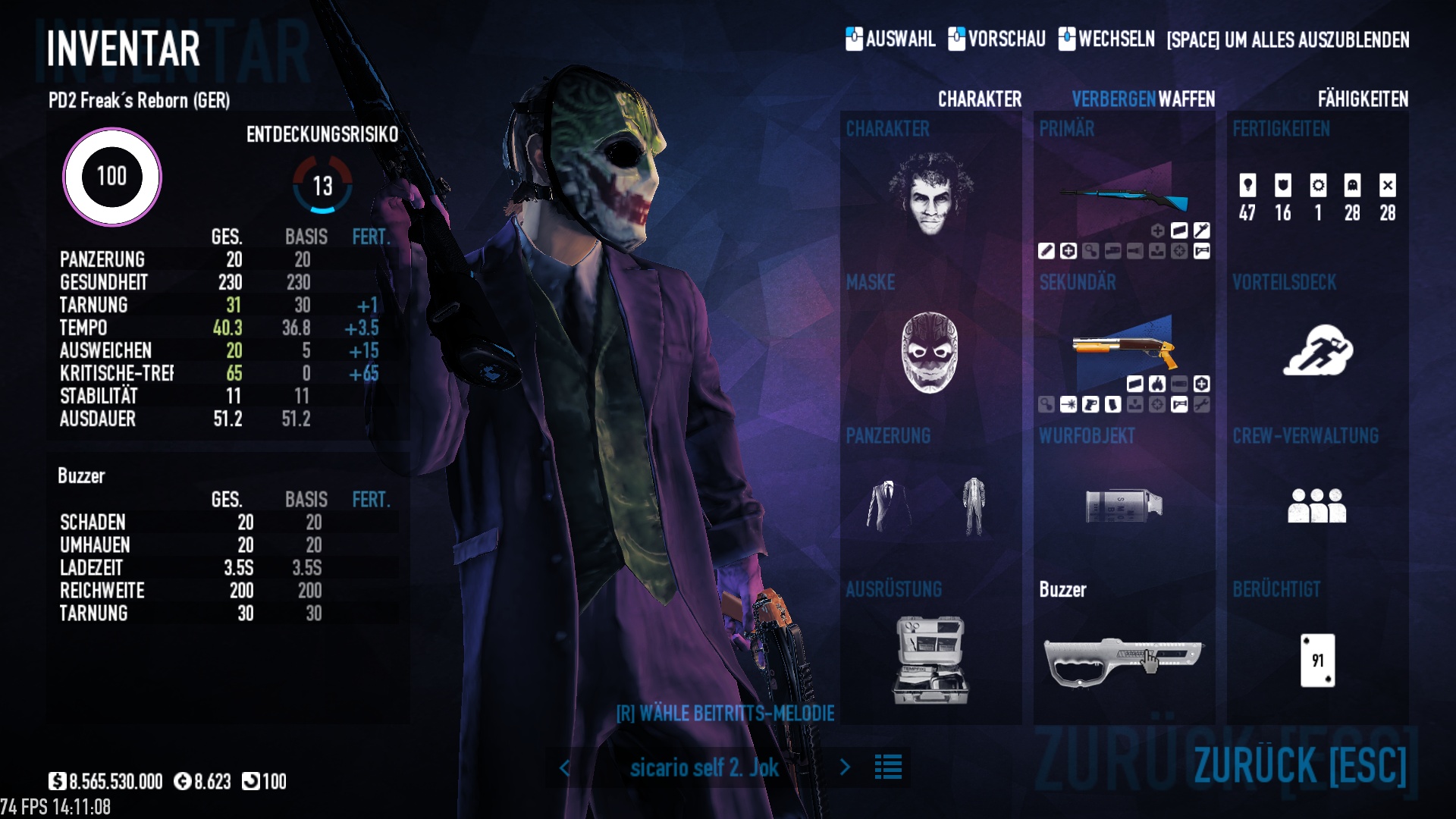Open the Panzerung suit slot
The height and width of the screenshot is (819, 1456).
[x=930, y=506]
